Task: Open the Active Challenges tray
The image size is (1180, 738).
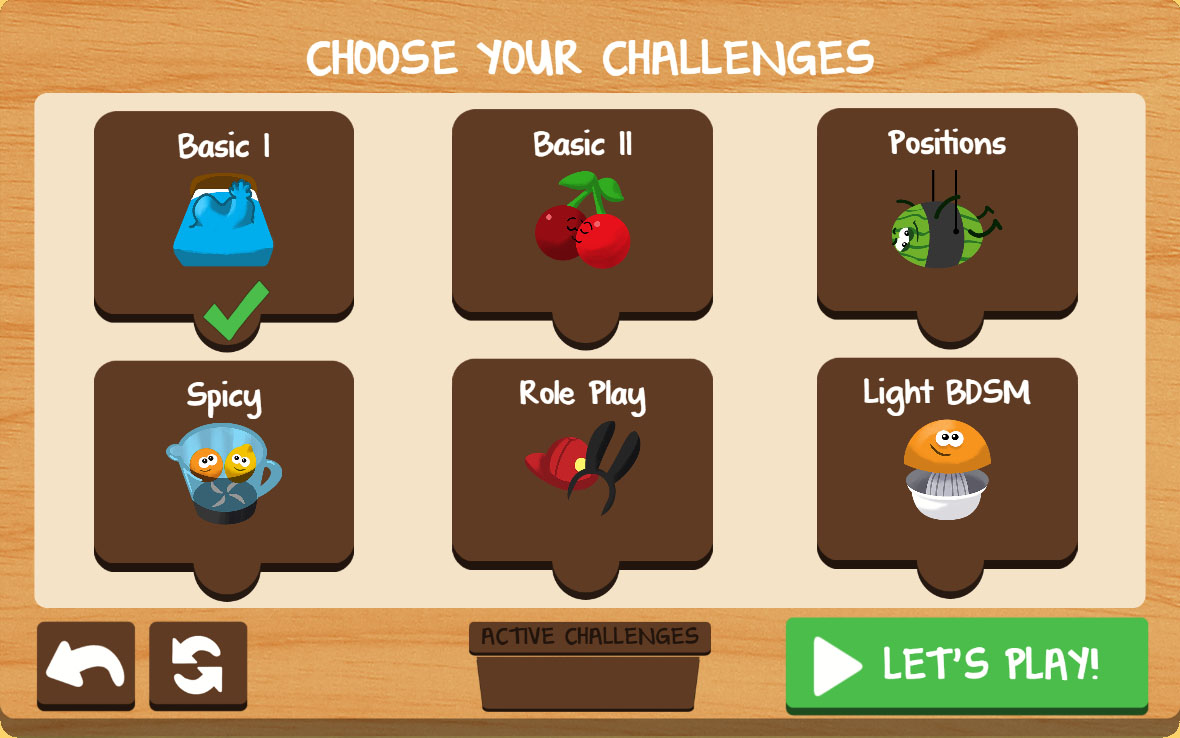Action: [589, 668]
